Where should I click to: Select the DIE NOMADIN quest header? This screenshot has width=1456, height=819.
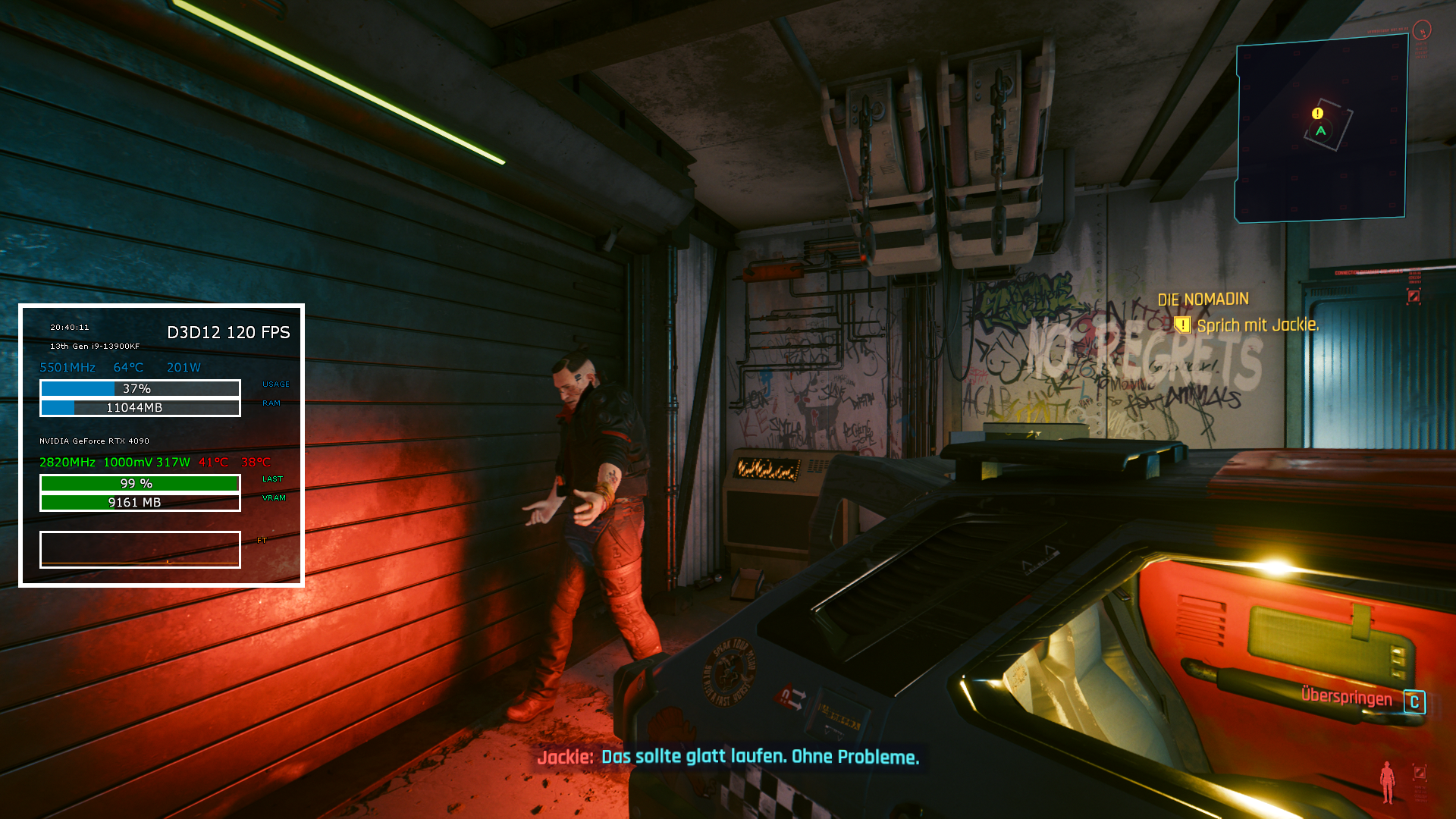[1203, 299]
